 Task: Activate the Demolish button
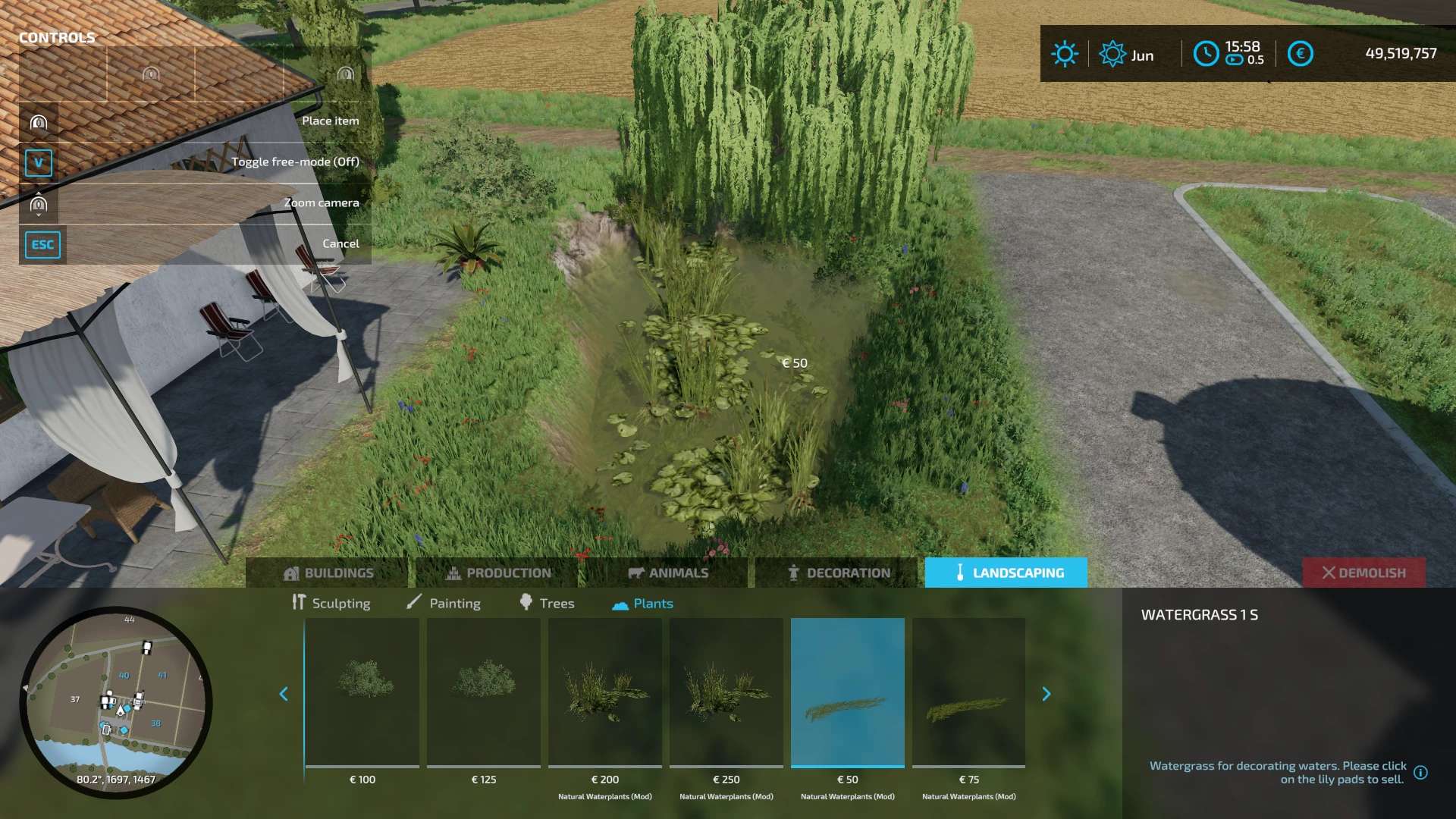coord(1363,573)
